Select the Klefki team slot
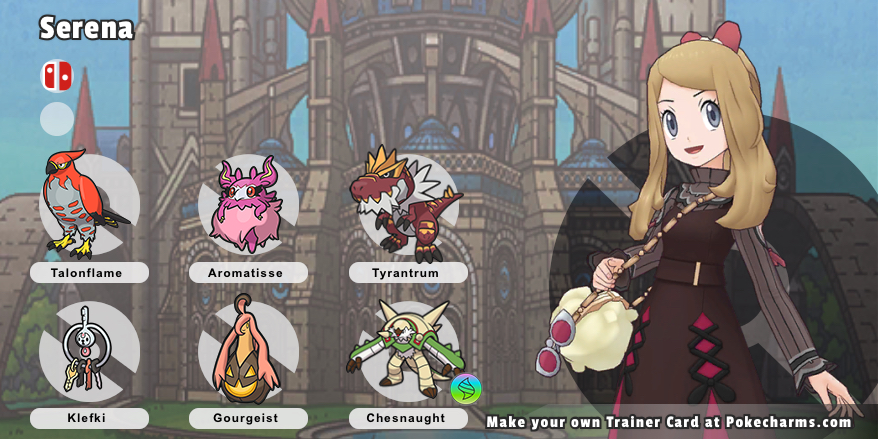The height and width of the screenshot is (439, 878). click(88, 352)
